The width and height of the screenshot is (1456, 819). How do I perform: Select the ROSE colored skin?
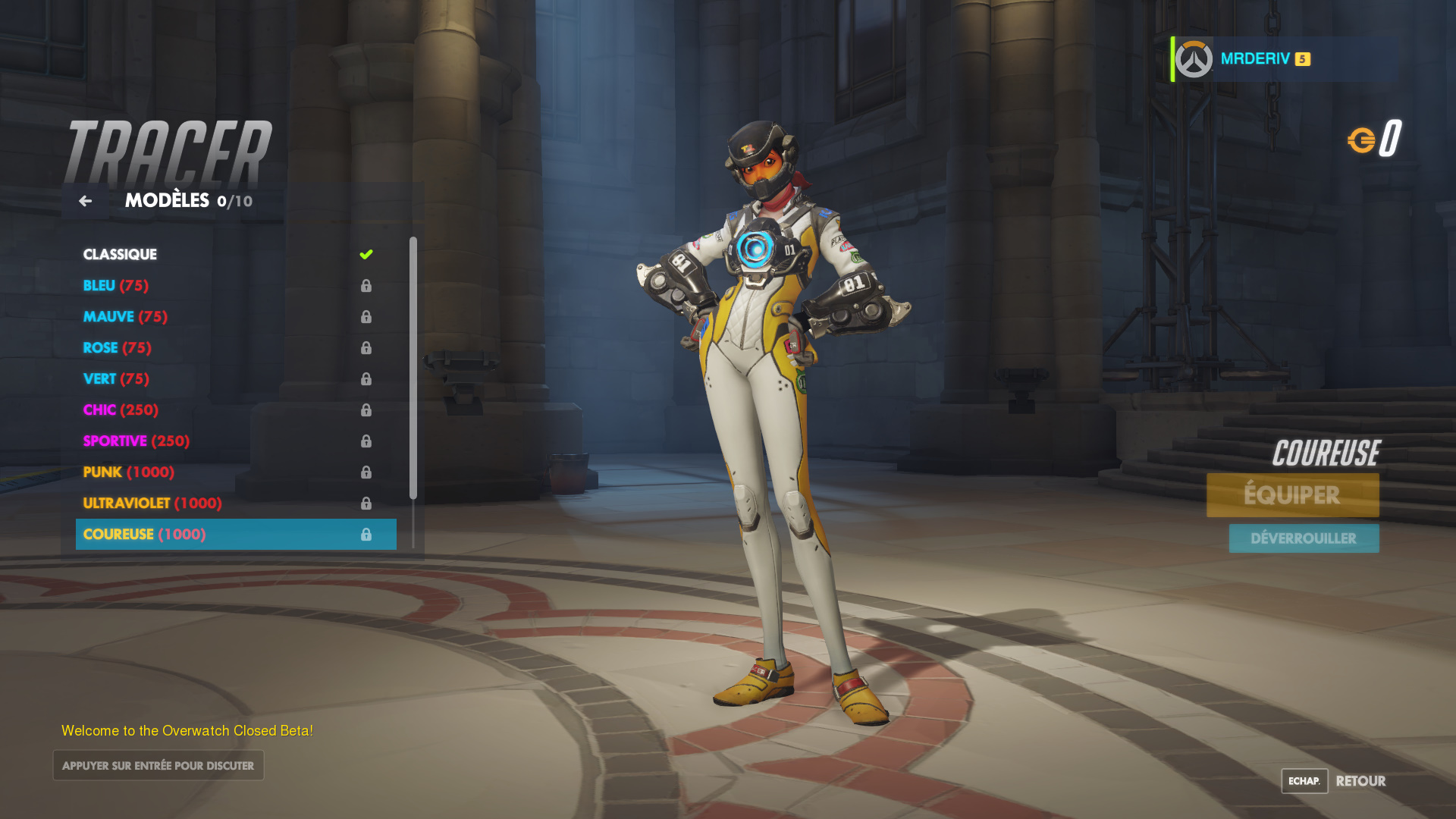(x=118, y=347)
